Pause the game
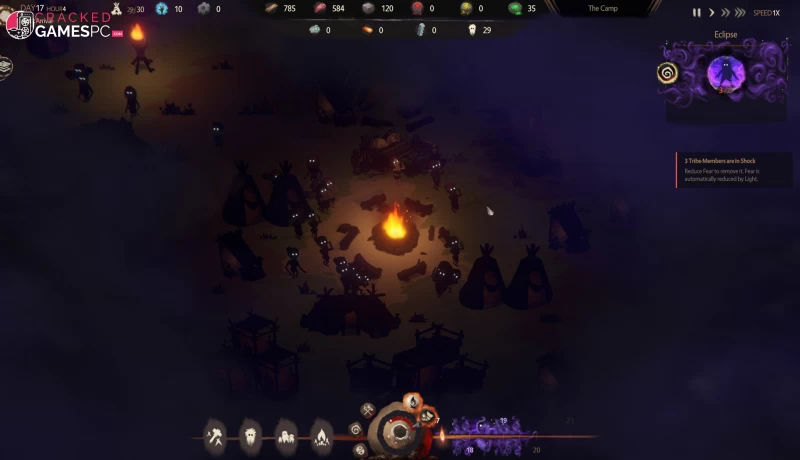Screen dimensions: 800x460 point(697,13)
